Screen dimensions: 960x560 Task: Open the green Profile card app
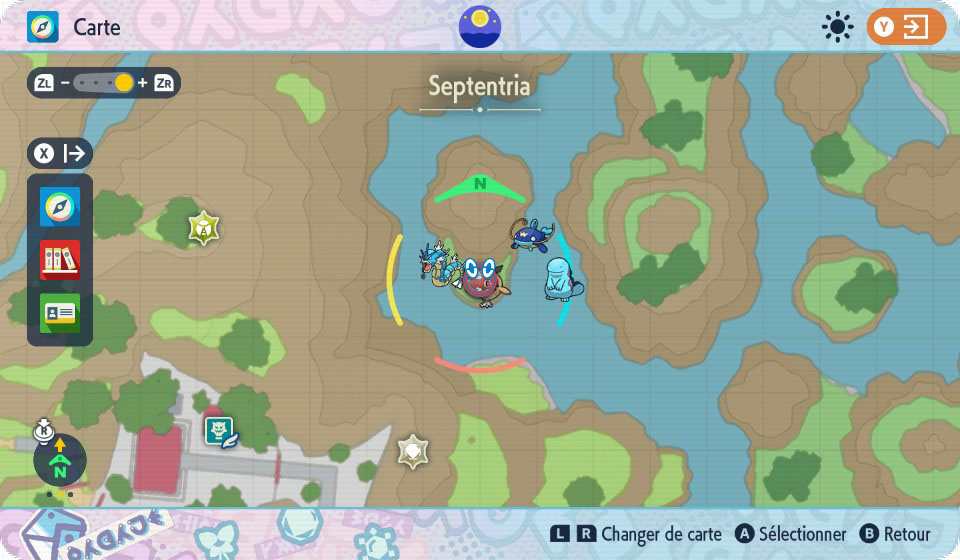60,312
